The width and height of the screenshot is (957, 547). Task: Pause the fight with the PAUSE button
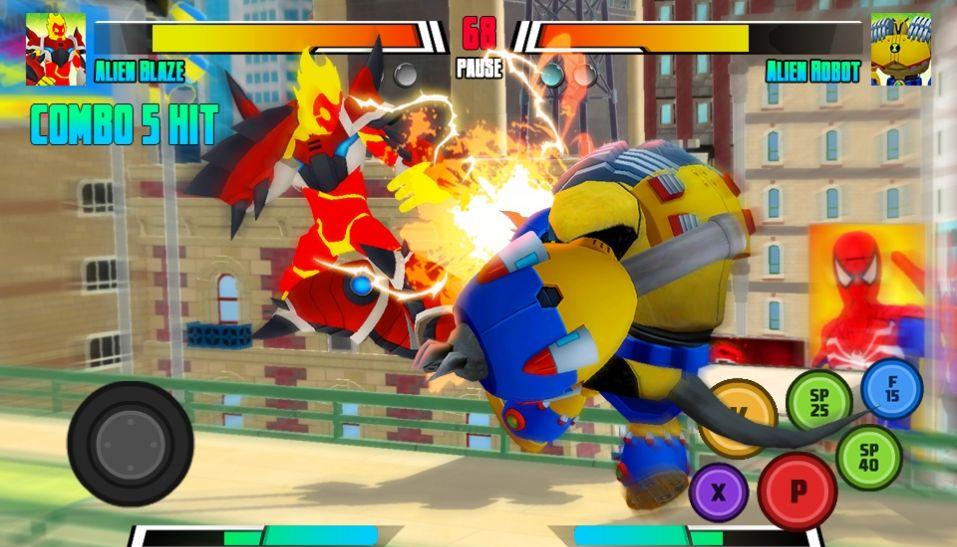click(x=478, y=69)
